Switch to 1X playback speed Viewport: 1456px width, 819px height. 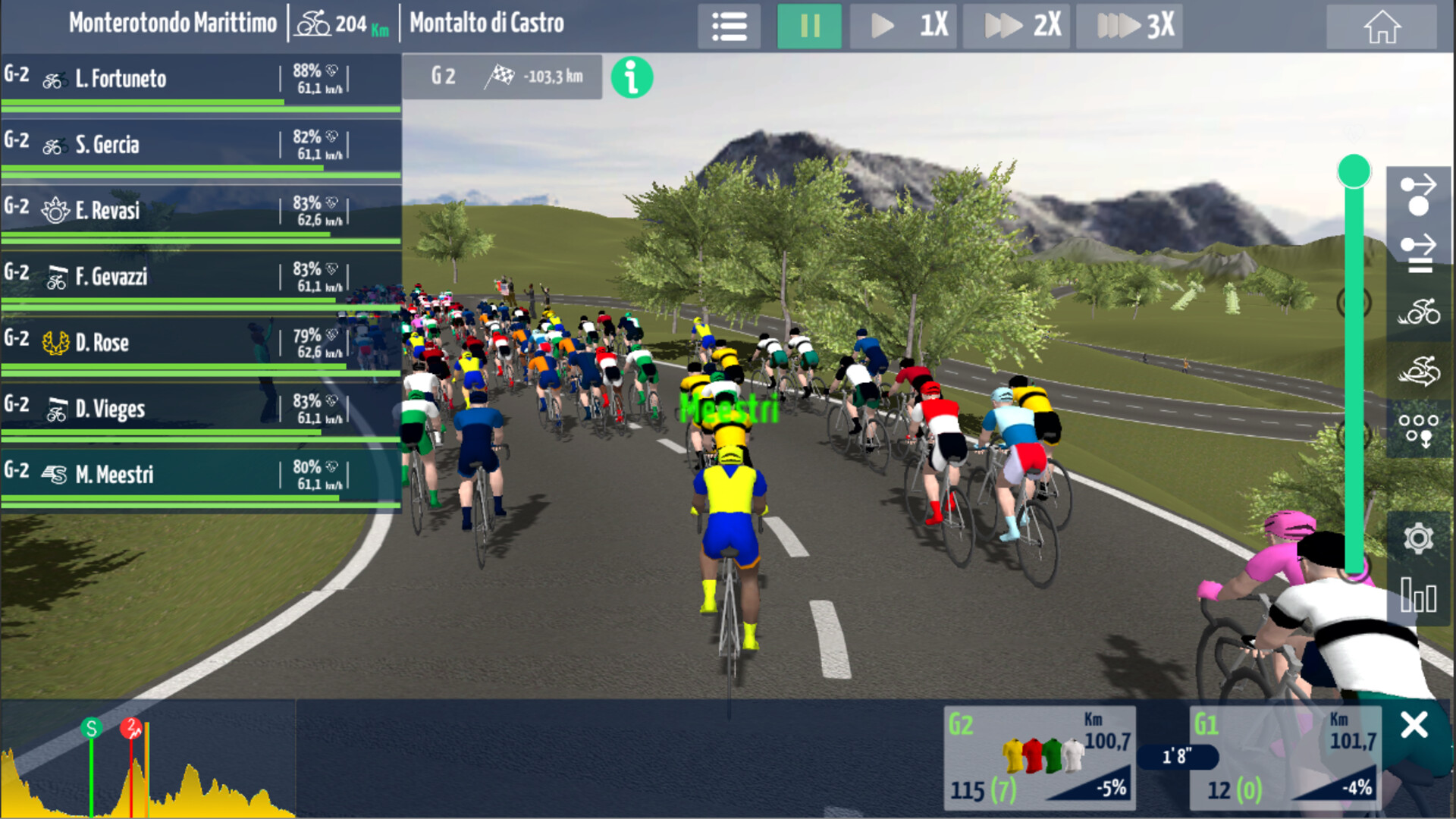[903, 25]
